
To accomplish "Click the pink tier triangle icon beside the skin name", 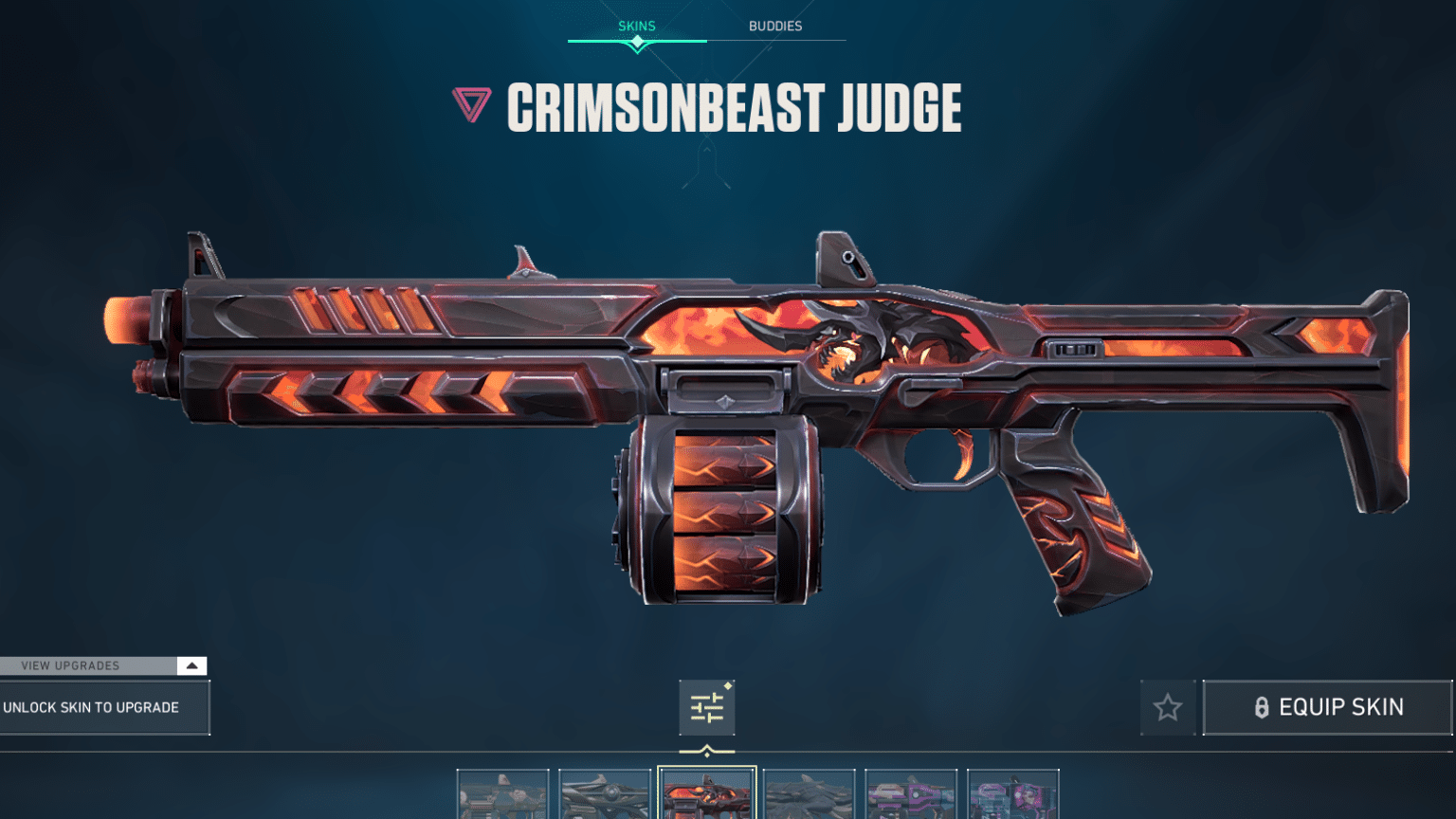I will [472, 104].
